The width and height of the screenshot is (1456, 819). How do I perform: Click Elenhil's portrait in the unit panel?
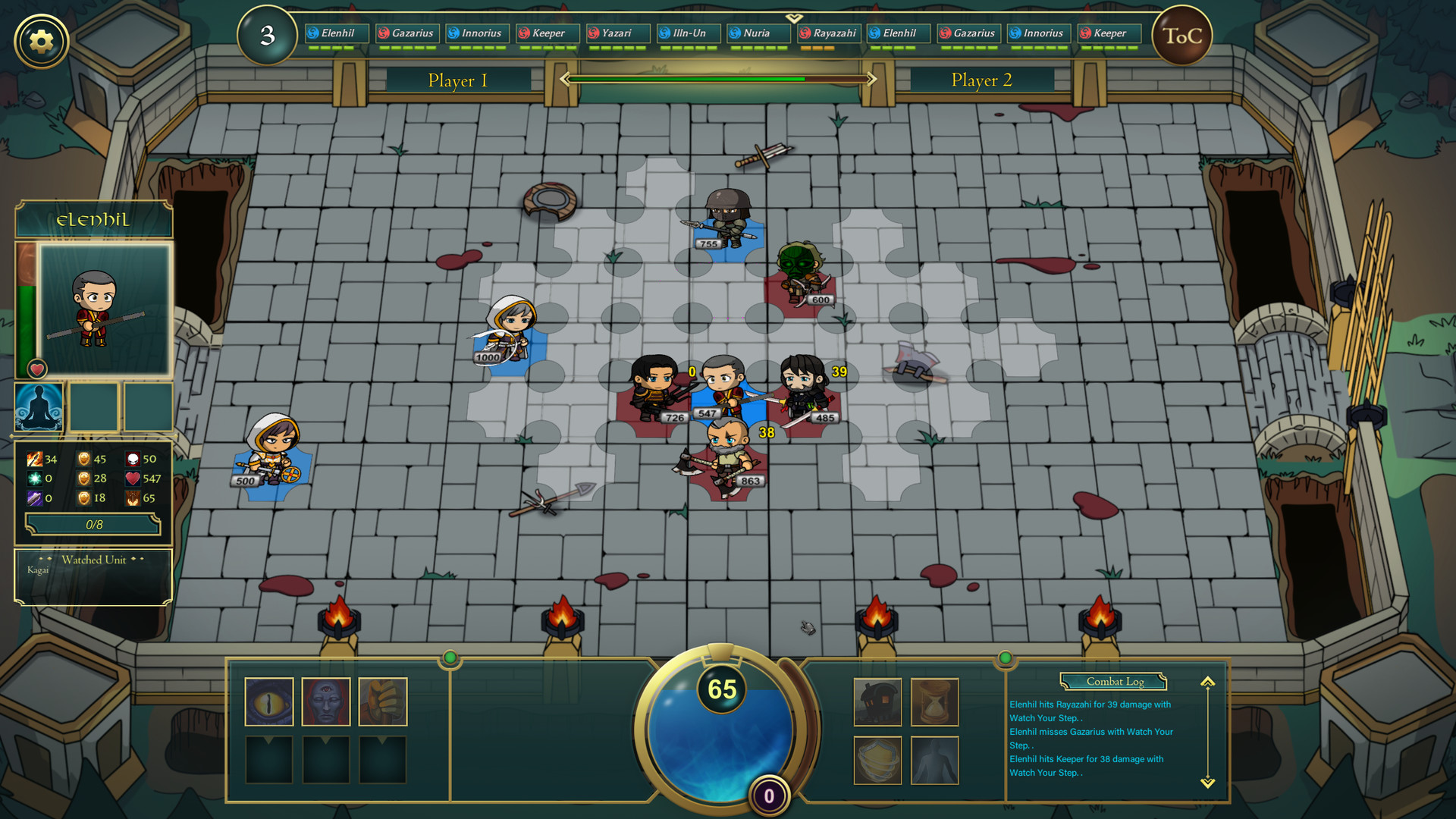(x=105, y=309)
